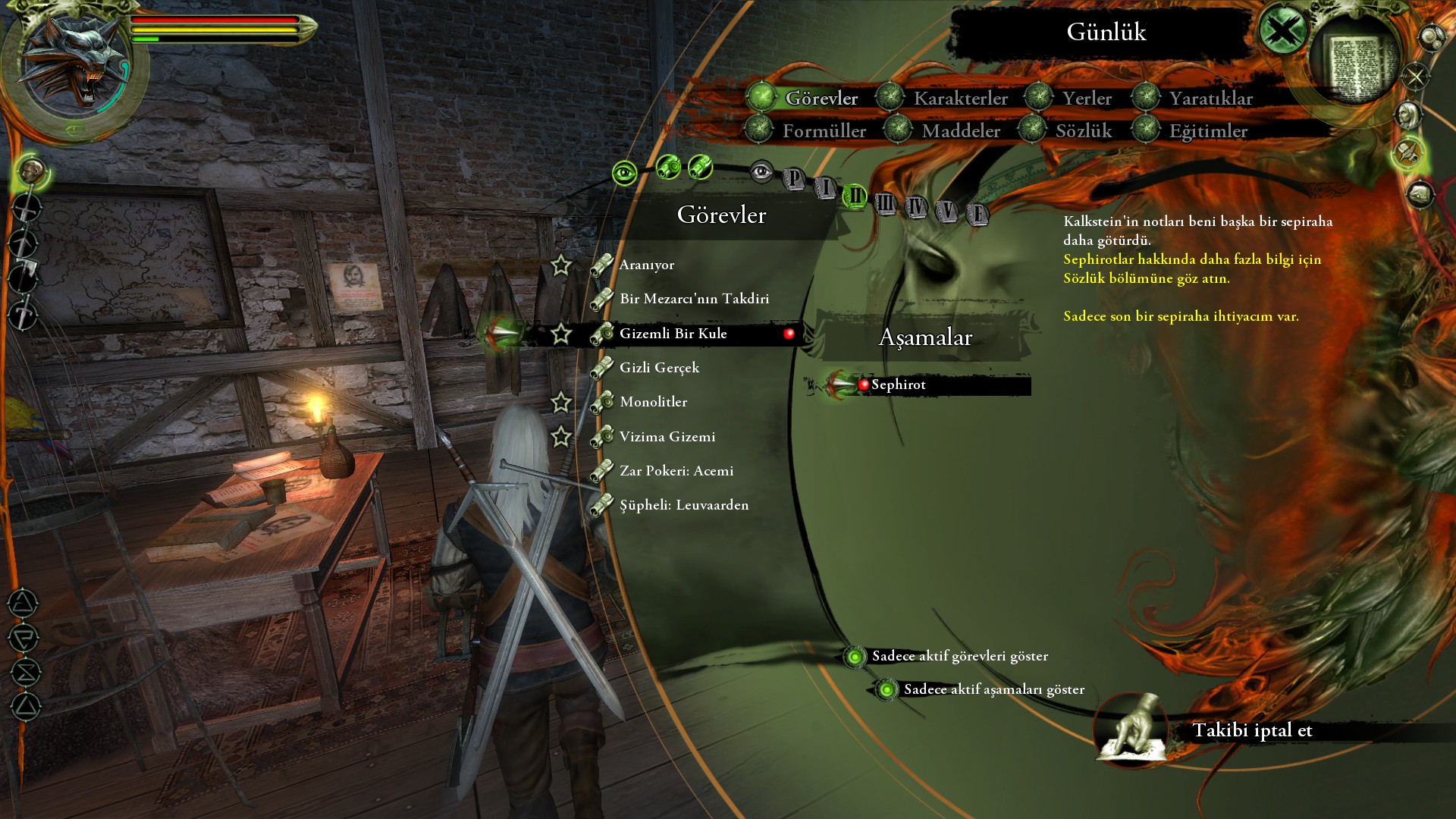Open the Yerler tab
The width and height of the screenshot is (1456, 819).
point(1086,99)
